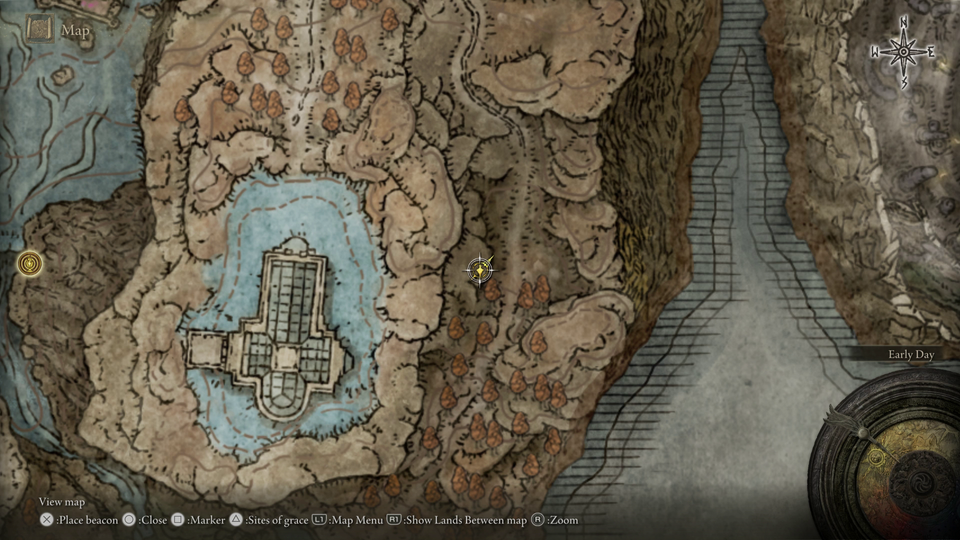Click the player location marker on map
Image resolution: width=960 pixels, height=540 pixels.
point(481,268)
